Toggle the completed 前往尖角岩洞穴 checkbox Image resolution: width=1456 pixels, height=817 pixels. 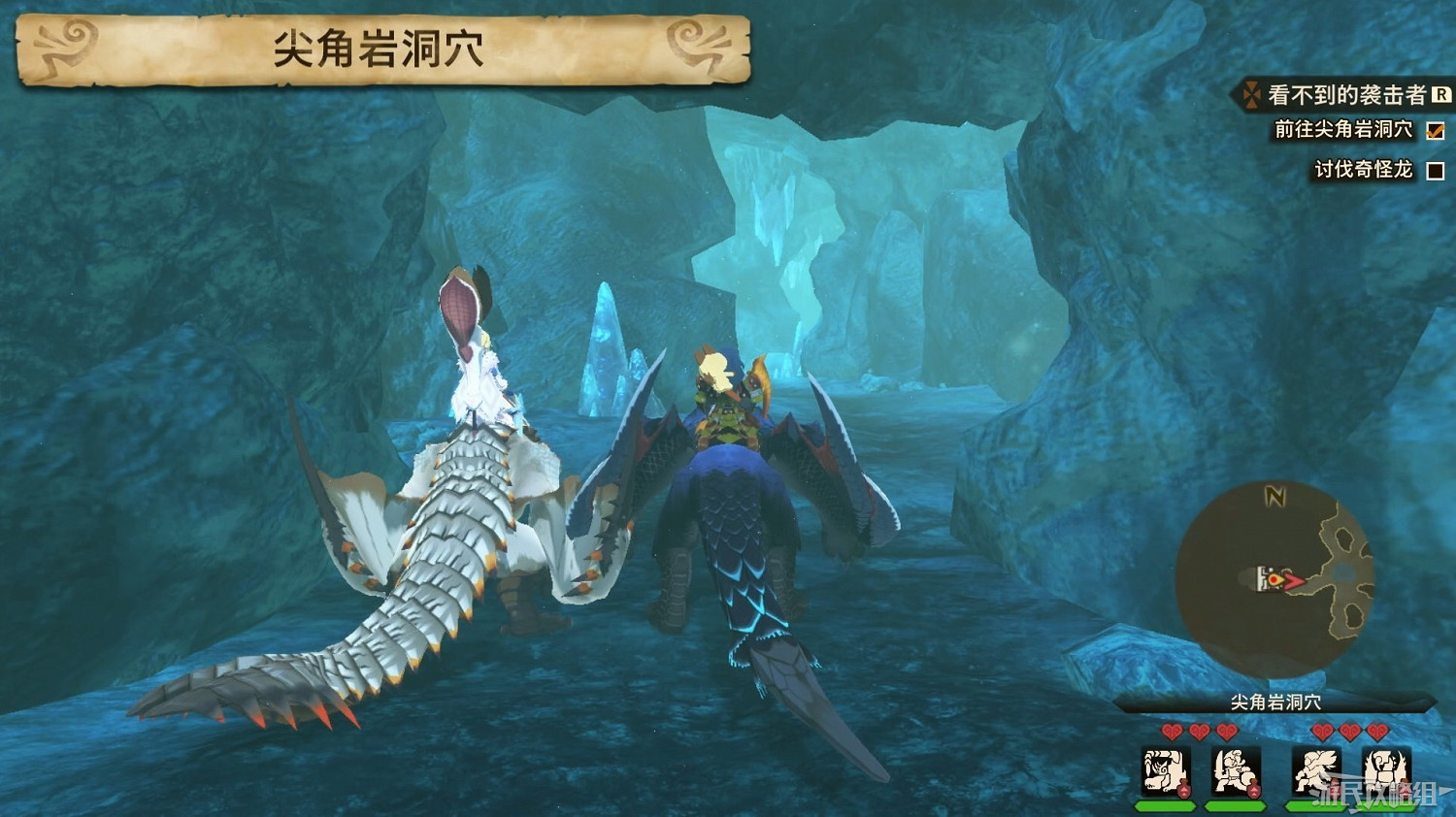tap(1435, 131)
